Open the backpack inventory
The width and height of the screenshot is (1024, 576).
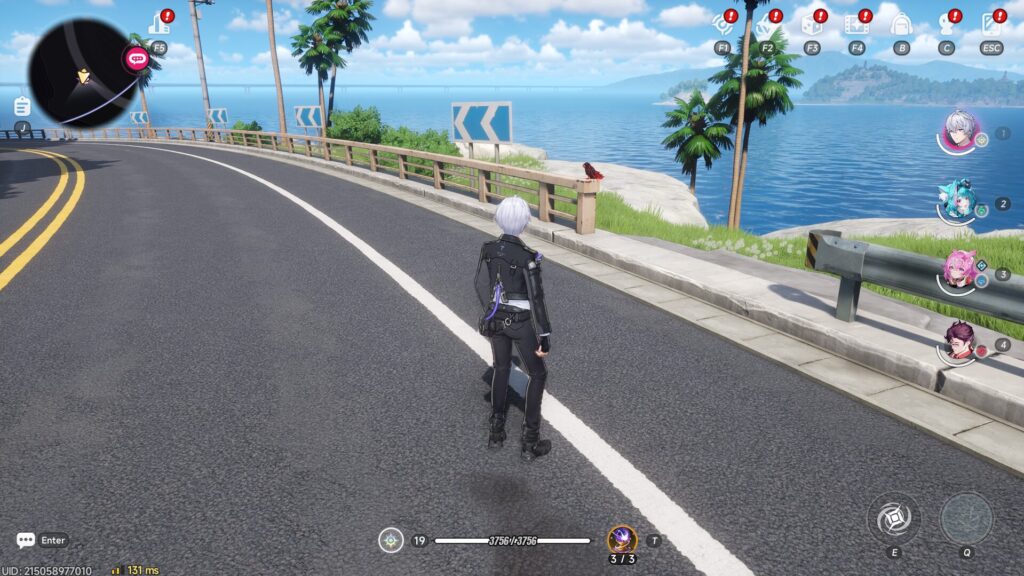(x=901, y=23)
